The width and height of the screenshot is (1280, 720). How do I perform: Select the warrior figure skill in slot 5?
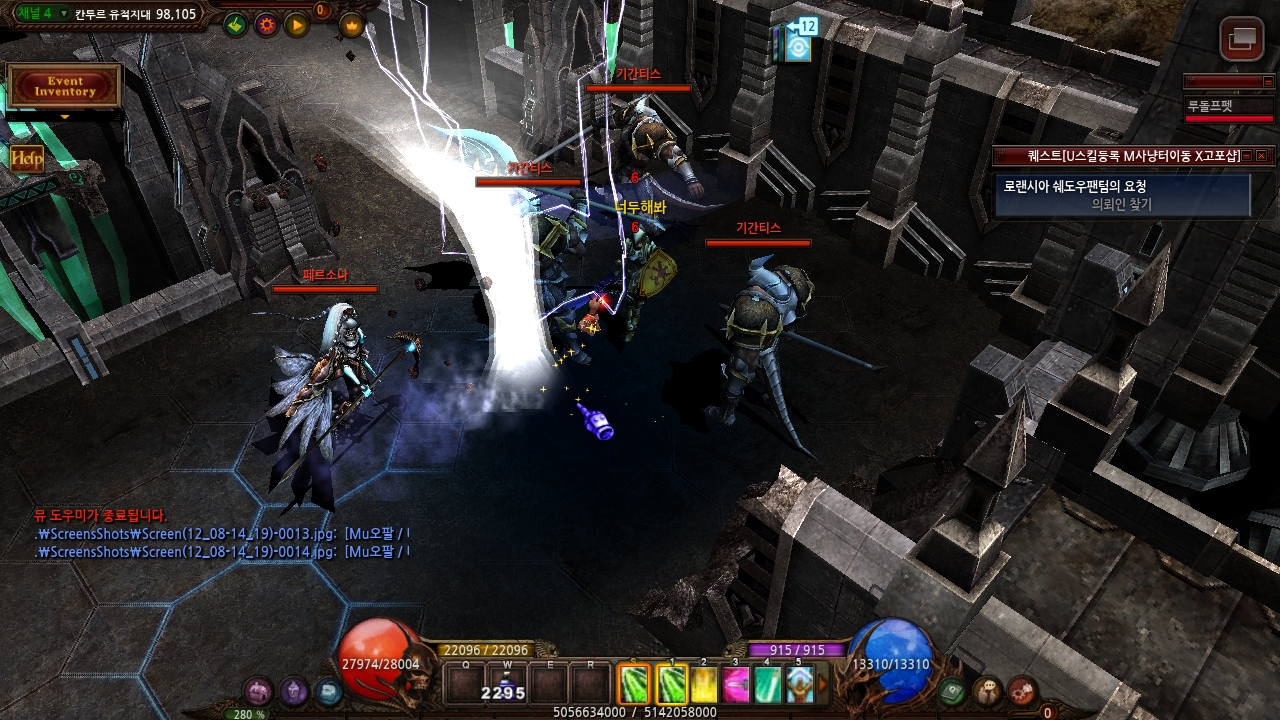pyautogui.click(x=799, y=684)
